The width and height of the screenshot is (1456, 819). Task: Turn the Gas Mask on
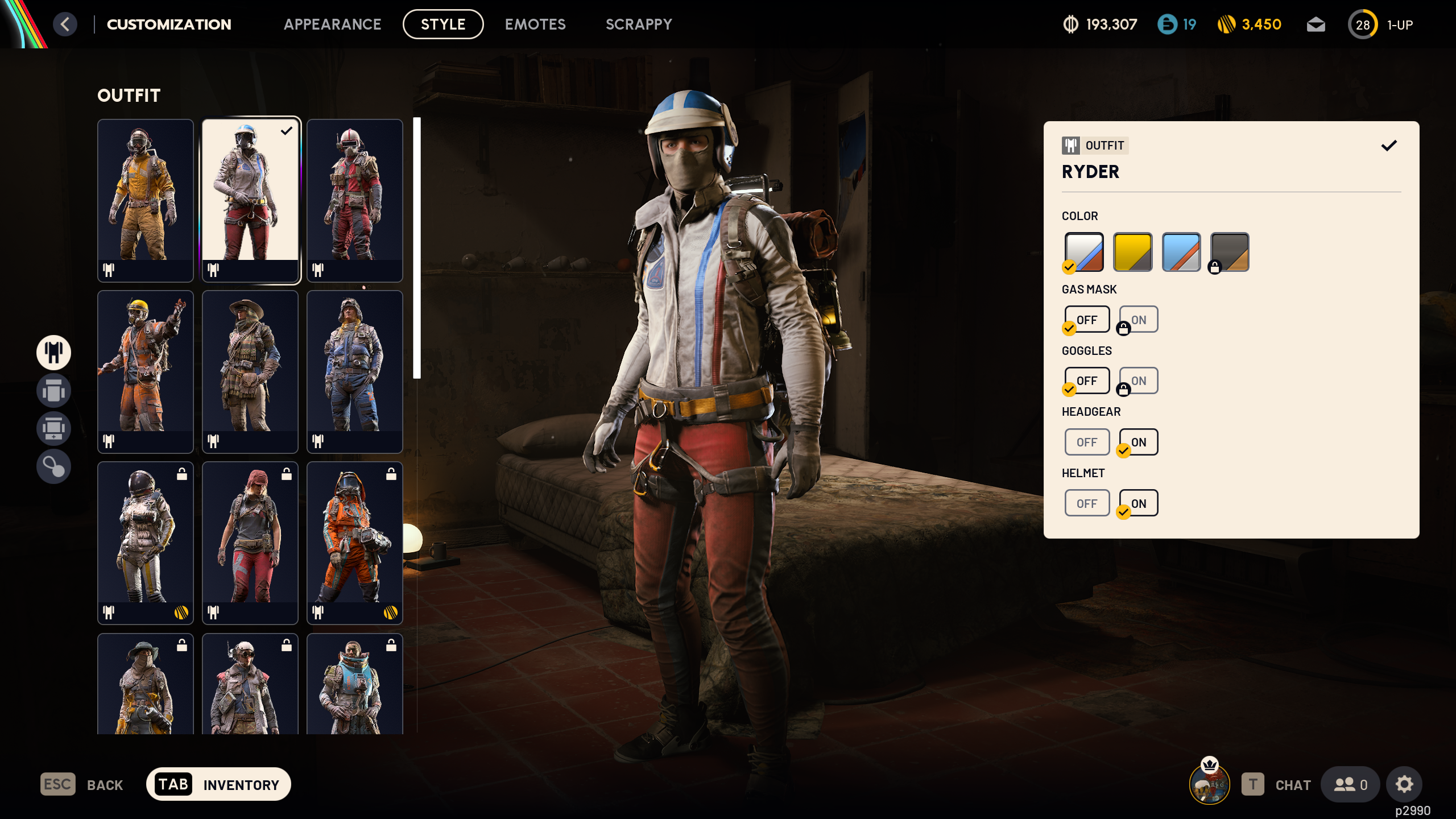(1137, 319)
